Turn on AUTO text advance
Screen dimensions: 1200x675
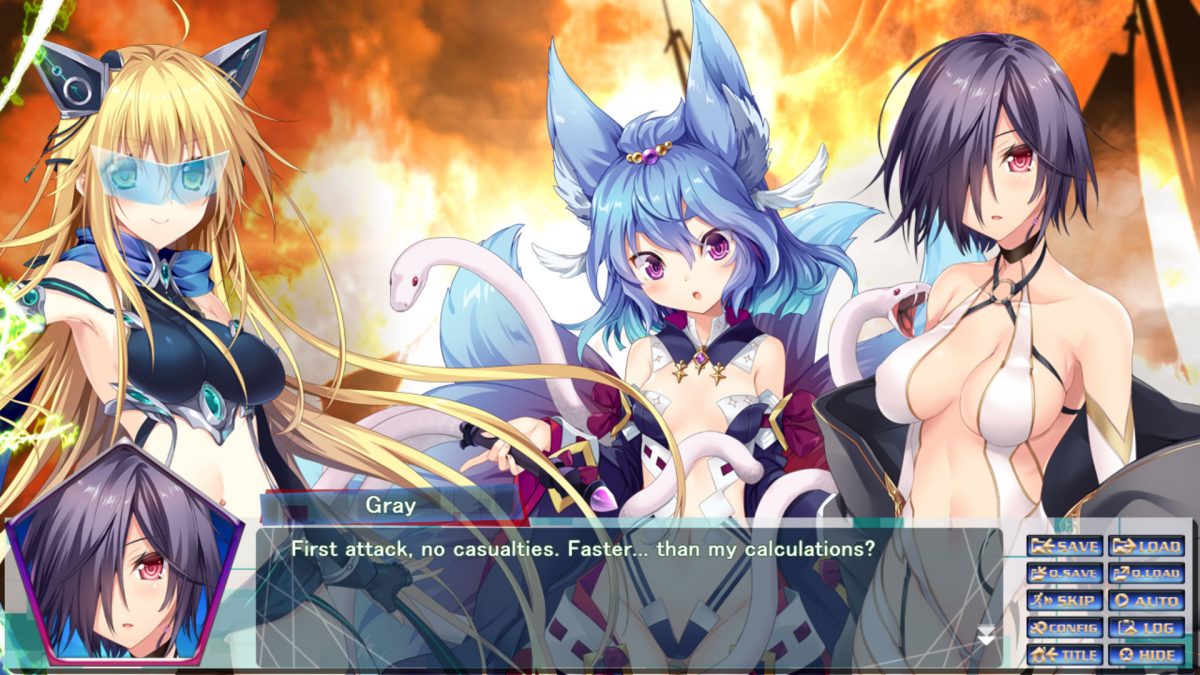point(1146,601)
